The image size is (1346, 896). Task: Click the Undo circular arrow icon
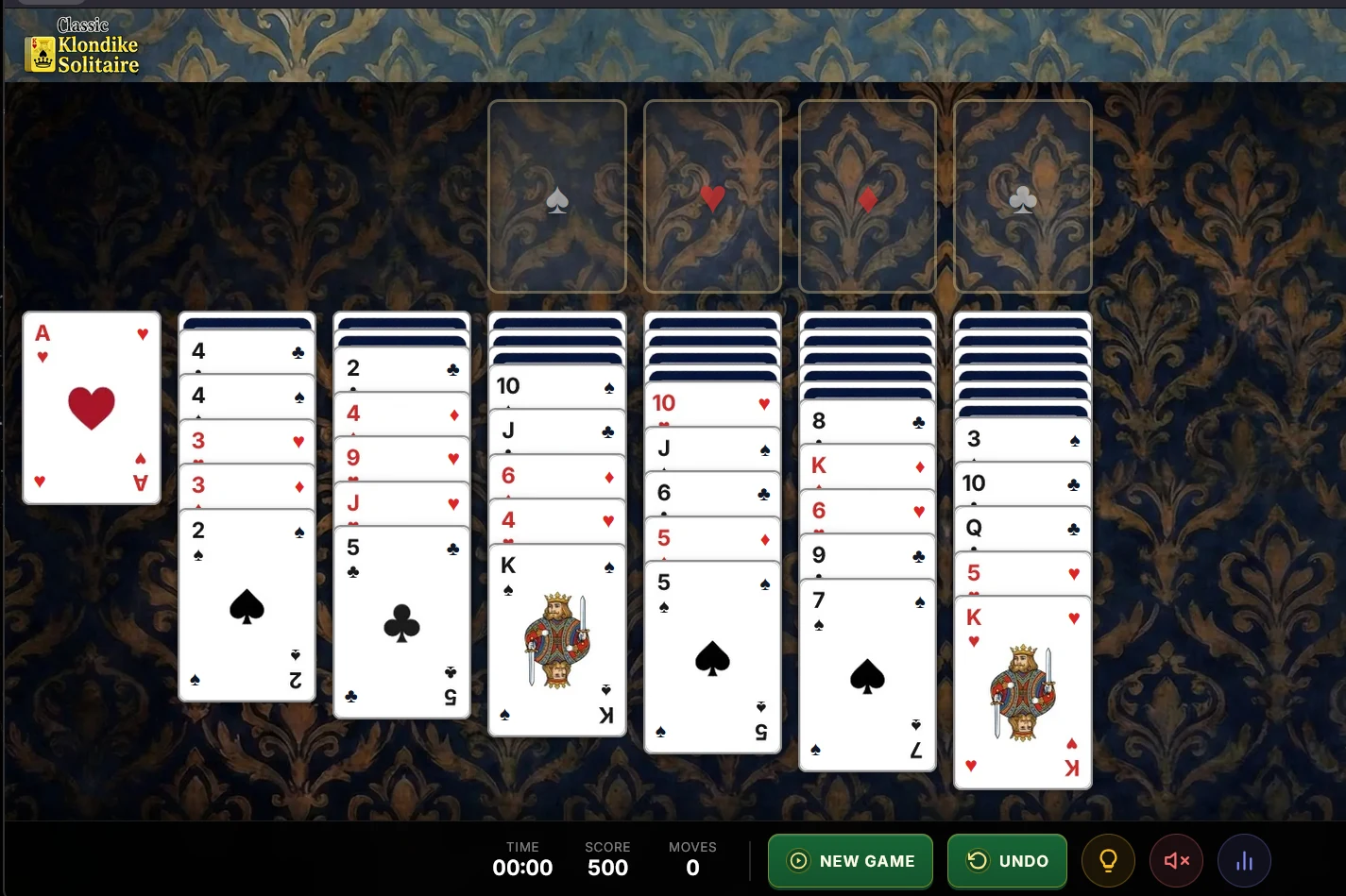[x=977, y=860]
